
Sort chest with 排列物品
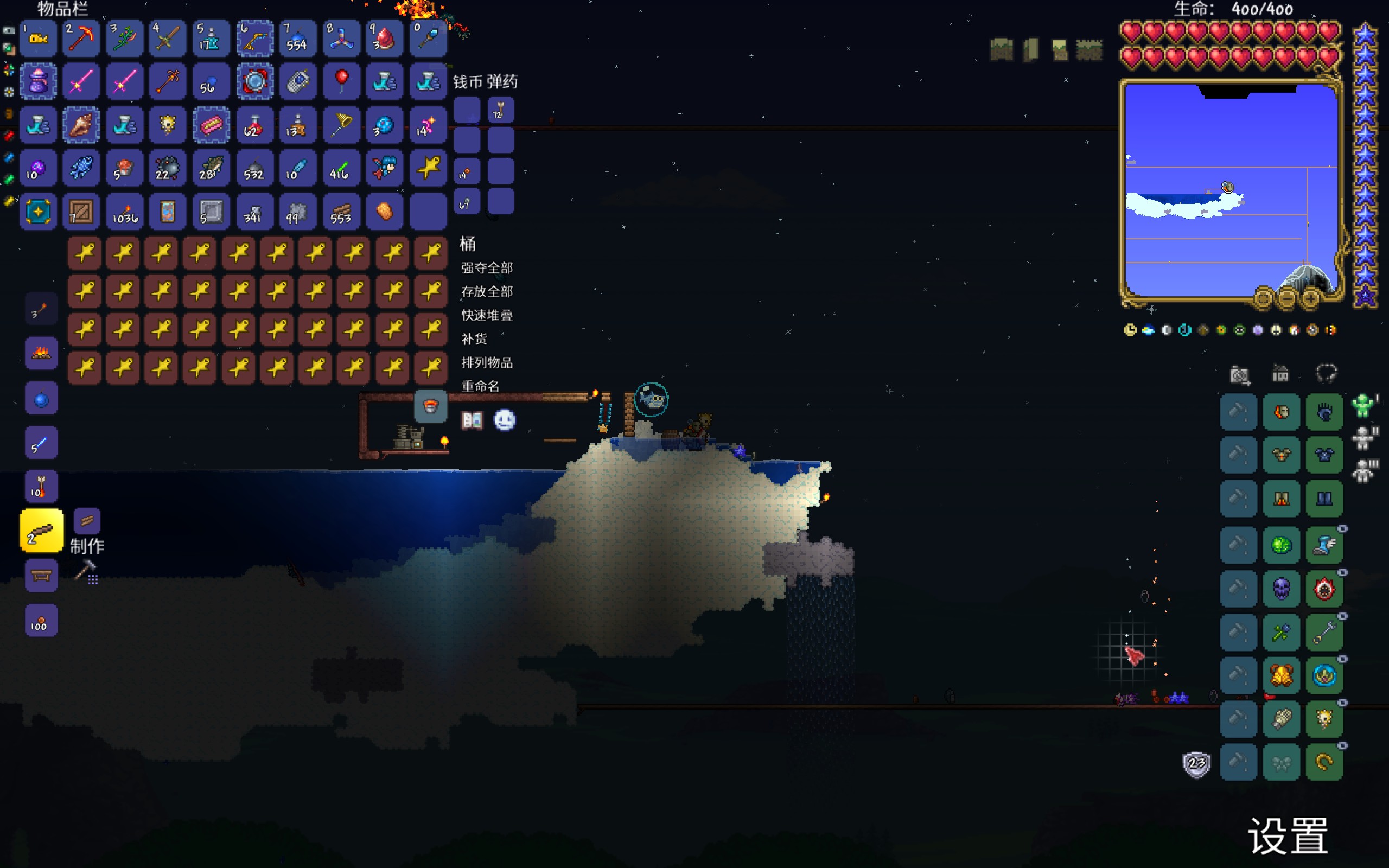point(487,363)
